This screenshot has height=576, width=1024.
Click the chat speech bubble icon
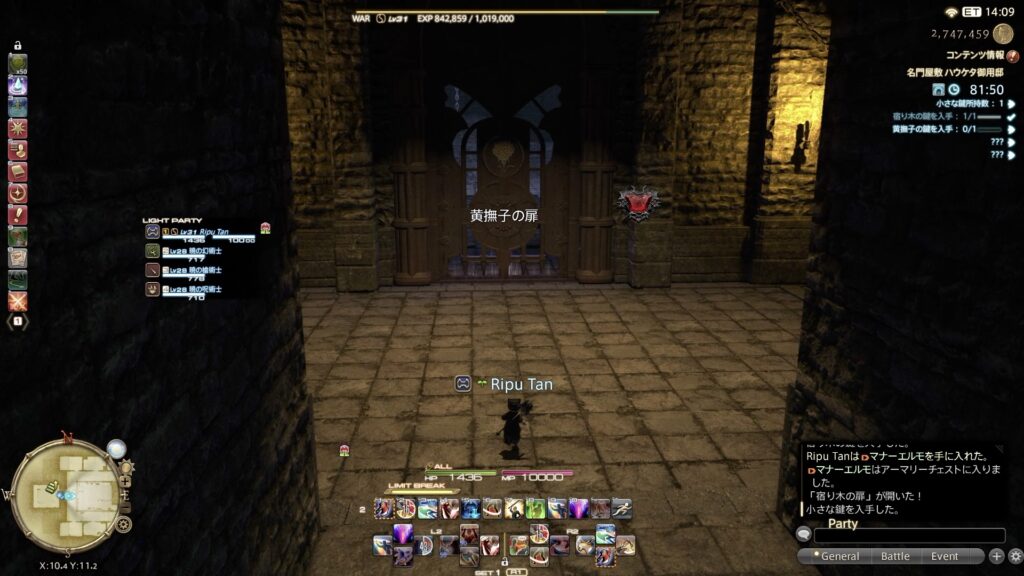pyautogui.click(x=803, y=536)
